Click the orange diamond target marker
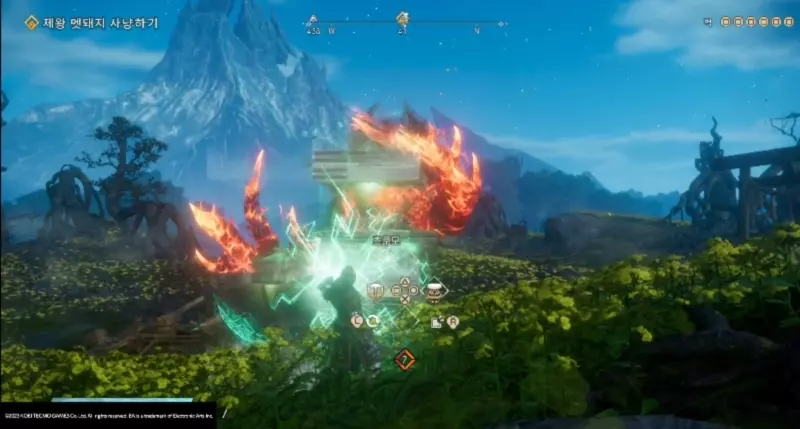The width and height of the screenshot is (800, 429). tap(404, 360)
